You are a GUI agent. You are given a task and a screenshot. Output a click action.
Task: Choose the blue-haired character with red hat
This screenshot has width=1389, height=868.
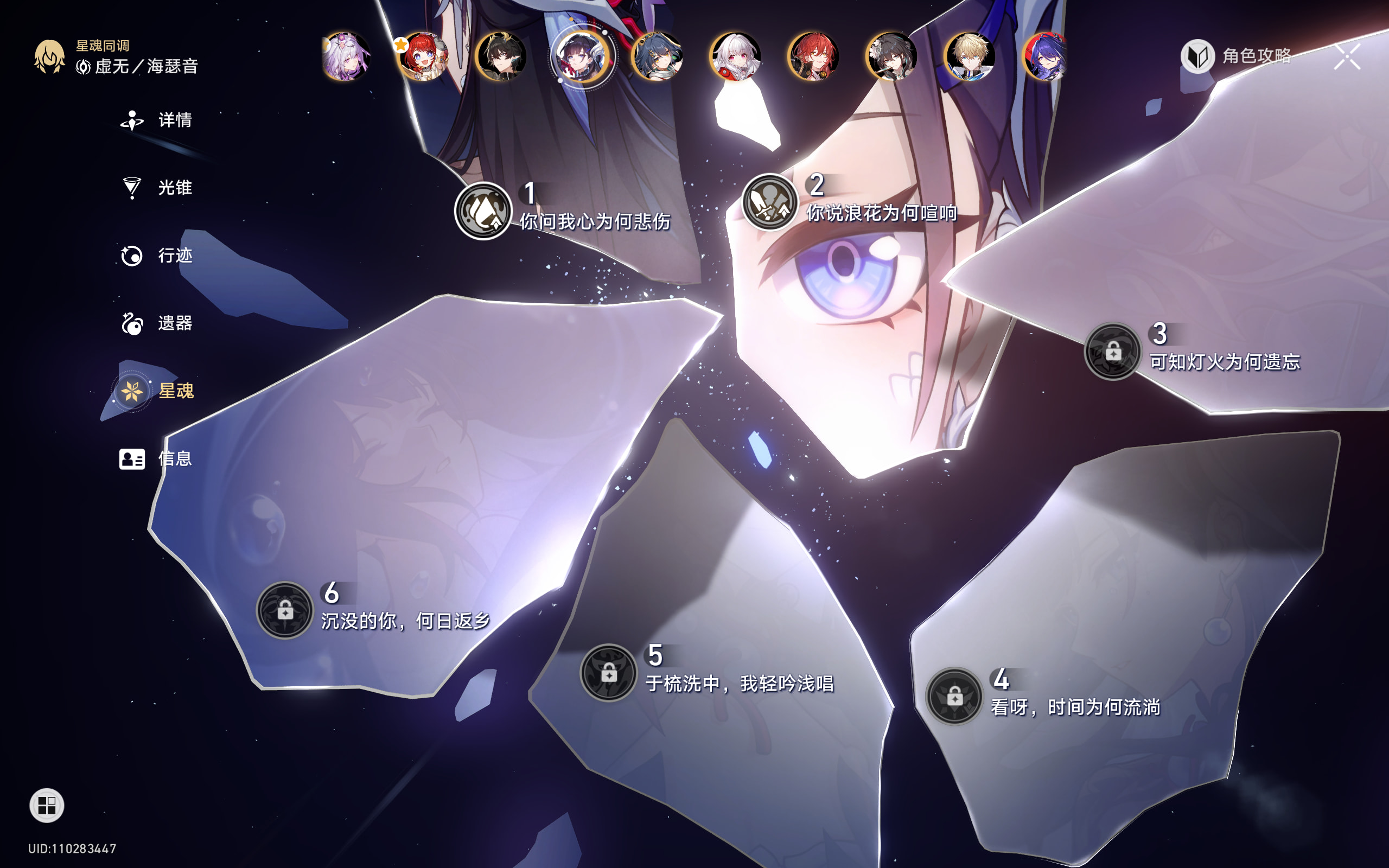1046,56
